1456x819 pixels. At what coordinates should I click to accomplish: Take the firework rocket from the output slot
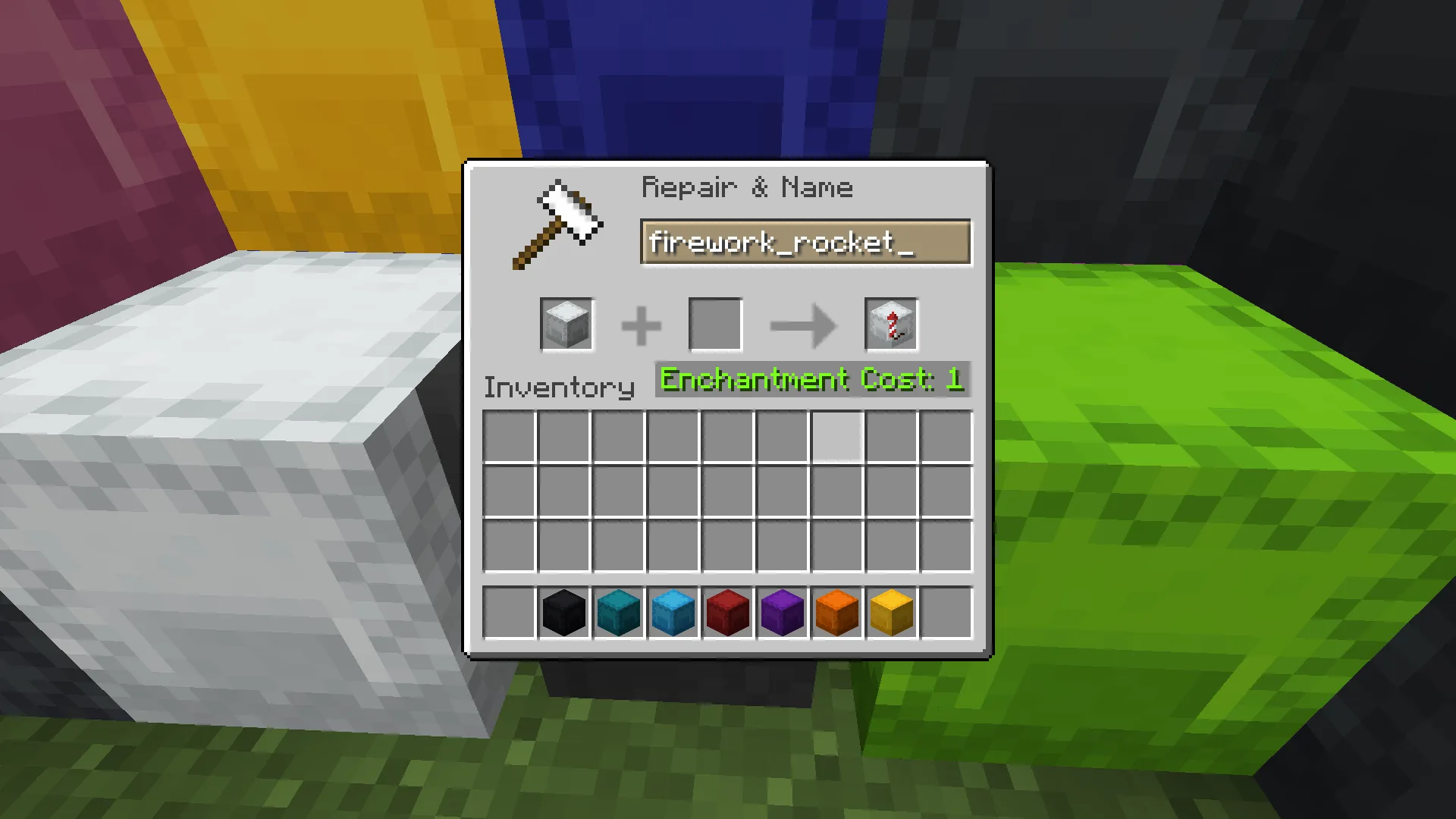[x=891, y=324]
